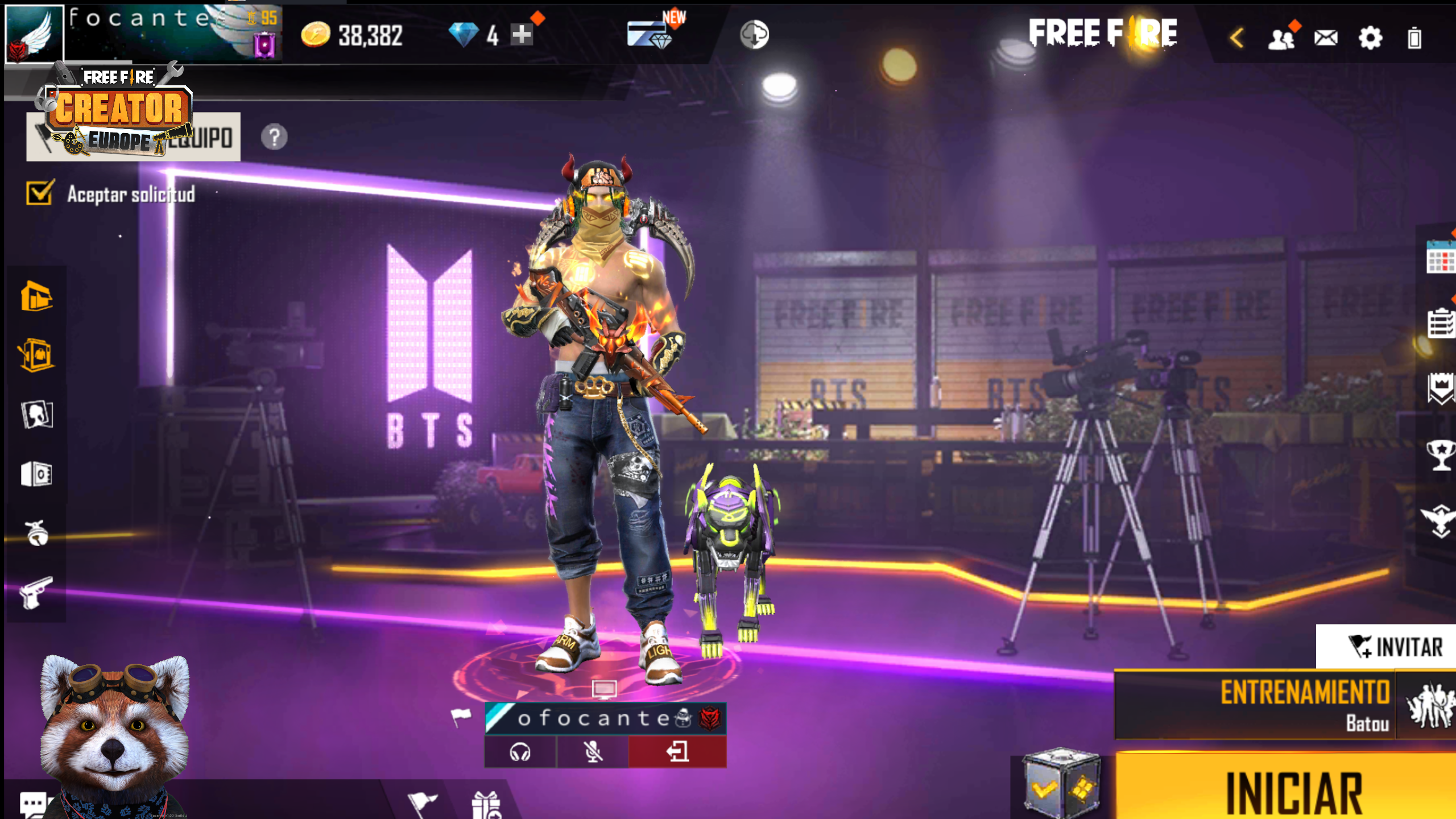Open the store icon in left sidebar
This screenshot has height=819, width=1456.
[x=37, y=296]
